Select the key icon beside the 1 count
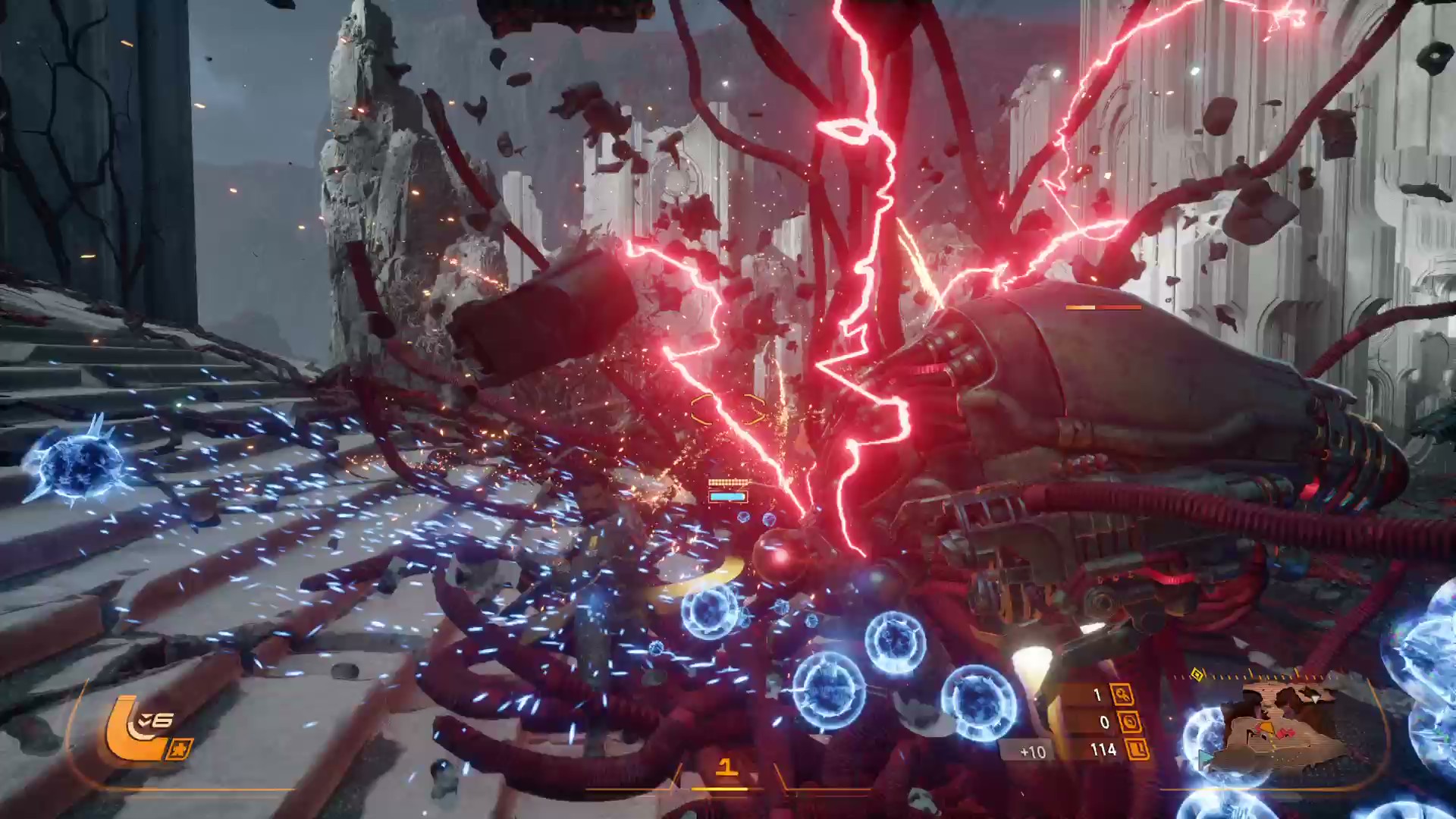The image size is (1456, 819). pos(1122,694)
